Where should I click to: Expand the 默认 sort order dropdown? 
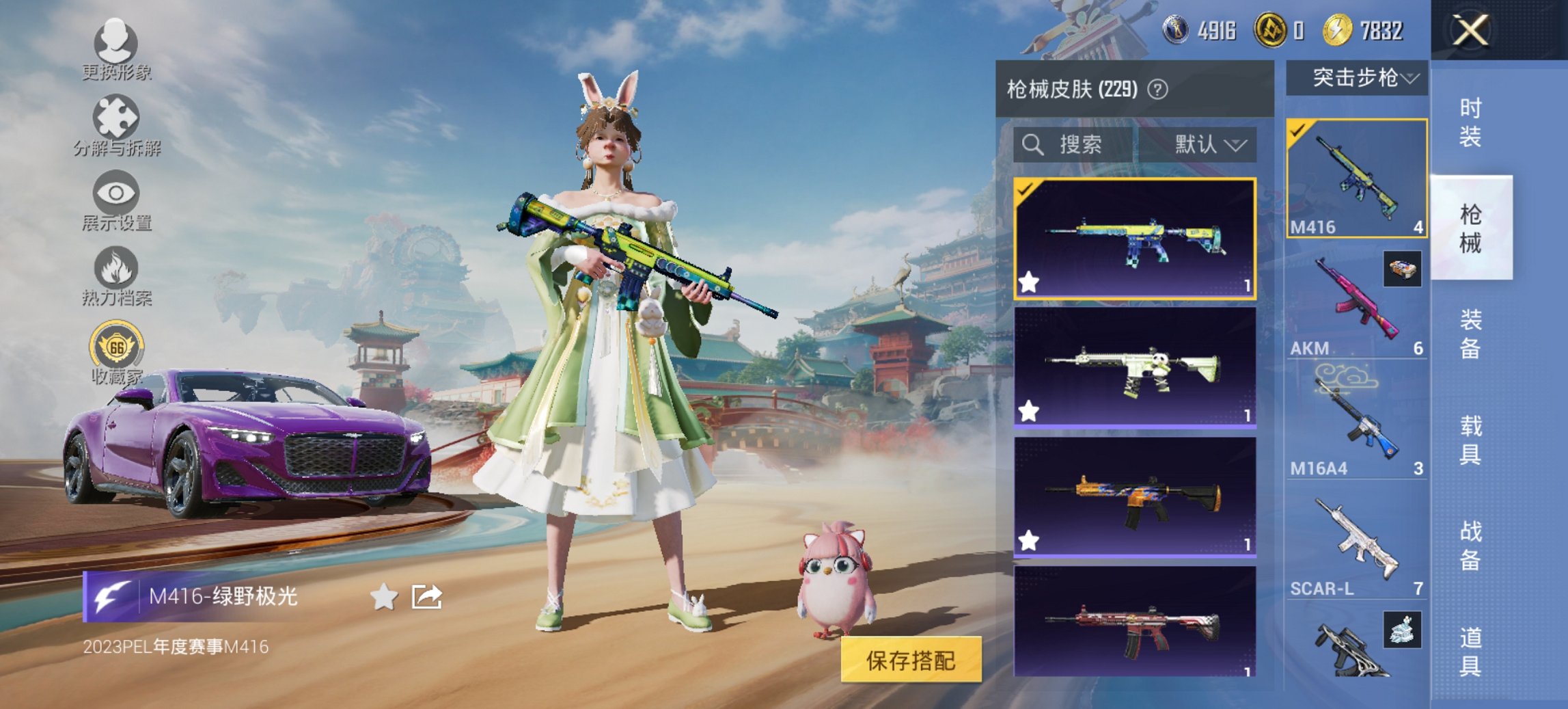(1204, 145)
